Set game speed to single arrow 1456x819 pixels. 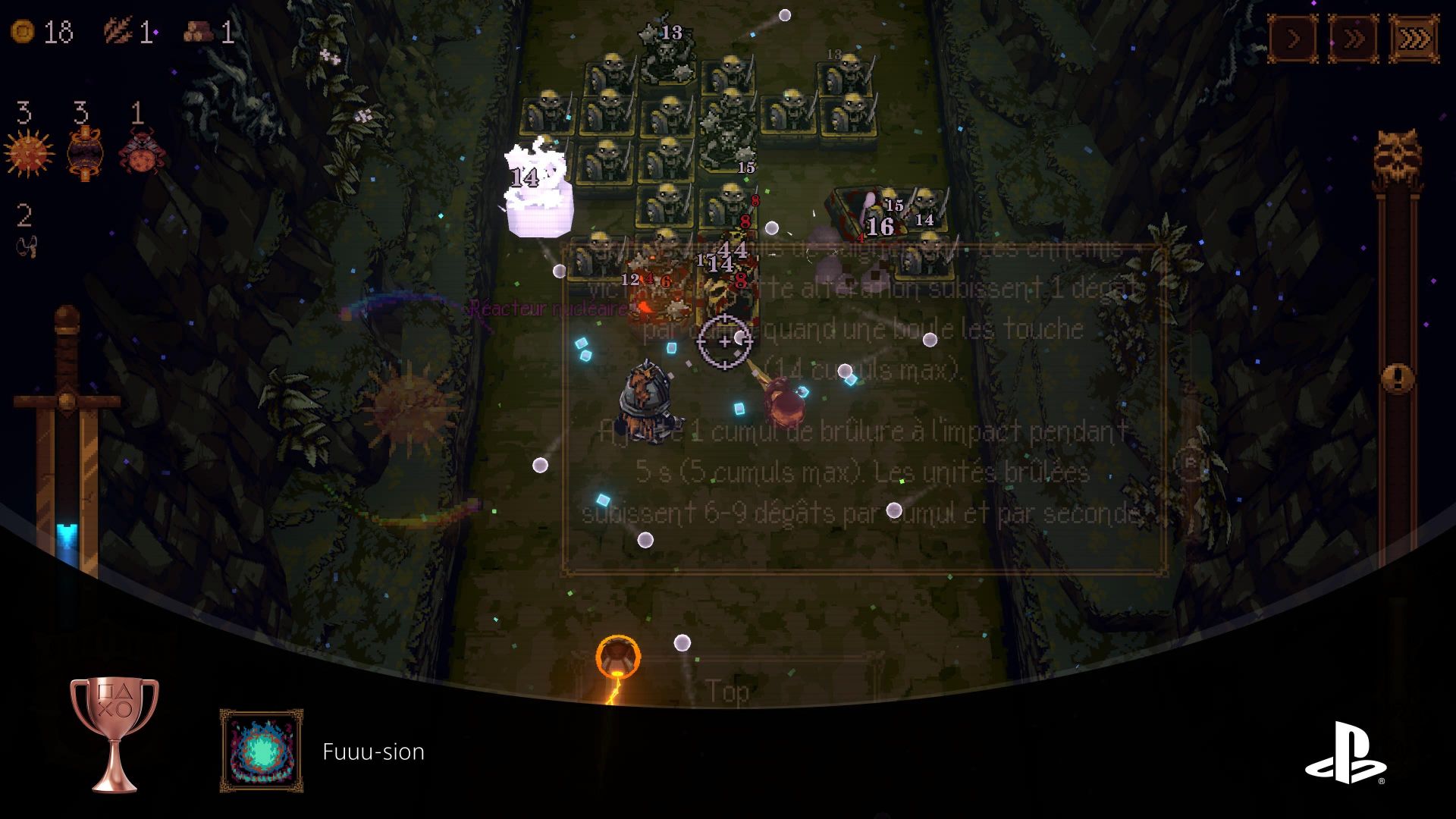1294,39
